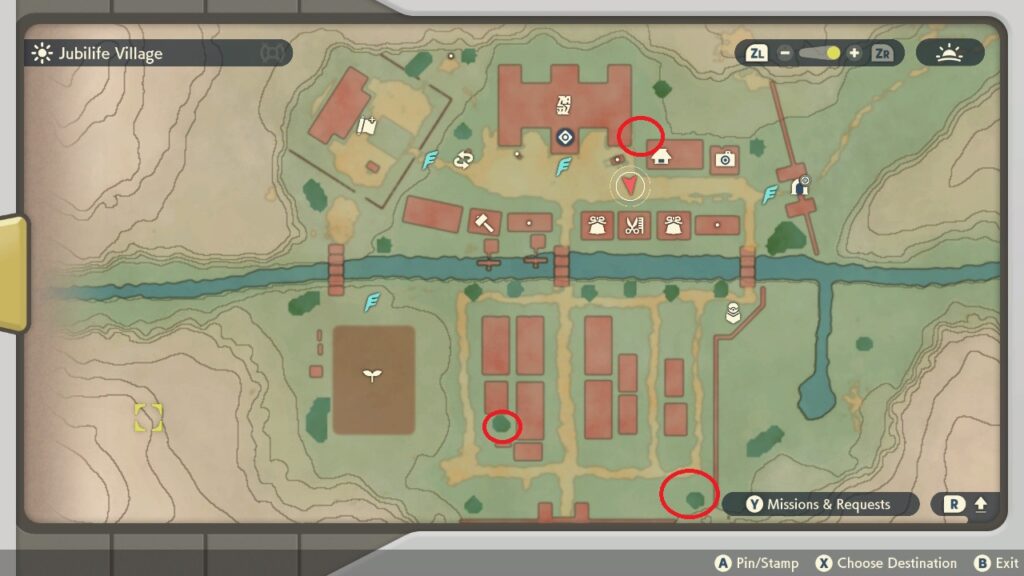1024x576 pixels.
Task: Adjust the map zoom slider knob
Action: point(832,53)
